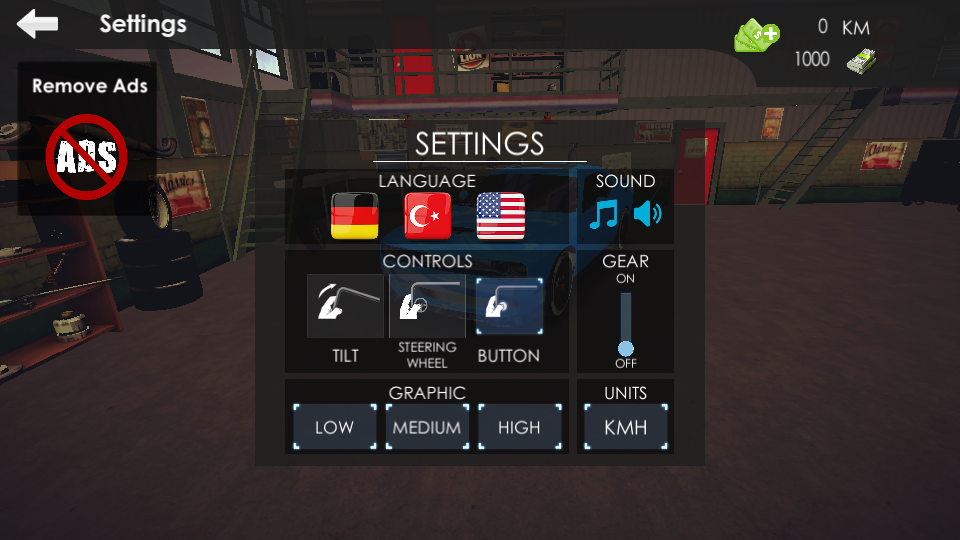Toggle the KMH units button

pos(626,428)
